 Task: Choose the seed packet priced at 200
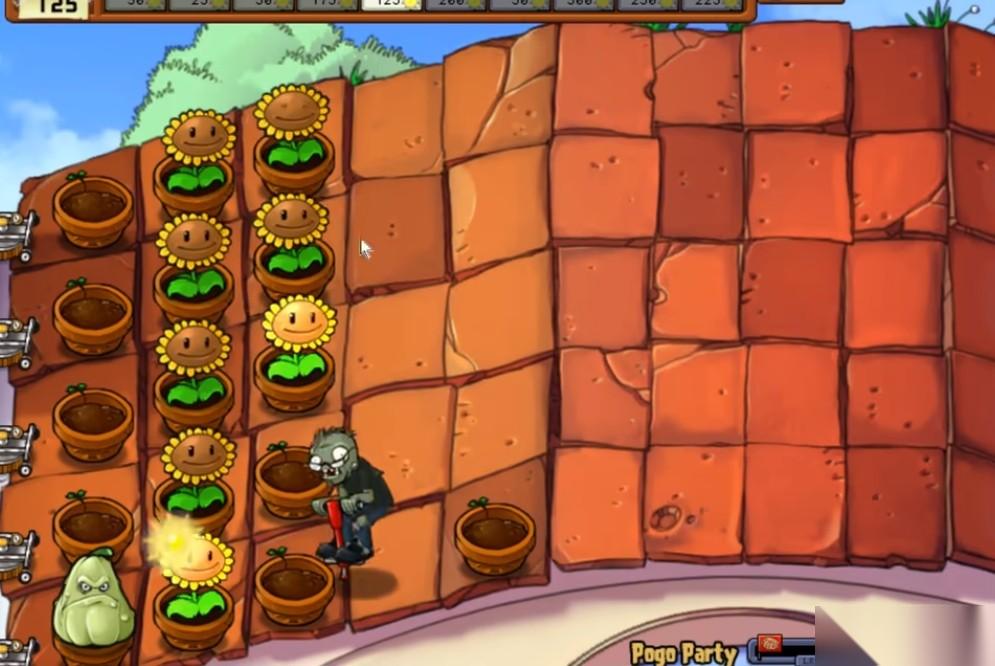pyautogui.click(x=455, y=4)
